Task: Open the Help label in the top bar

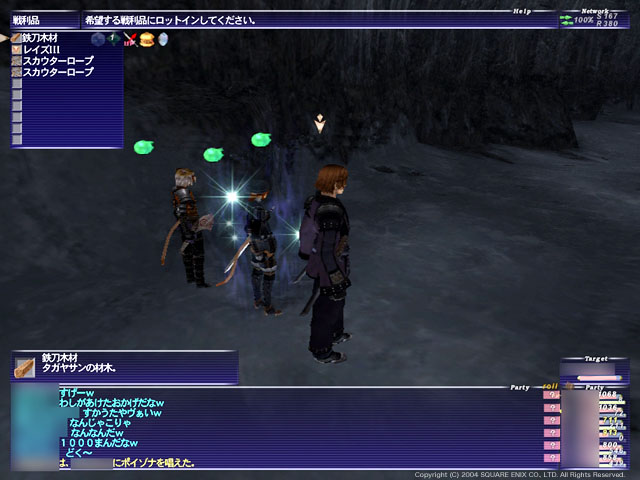Action: coord(522,12)
